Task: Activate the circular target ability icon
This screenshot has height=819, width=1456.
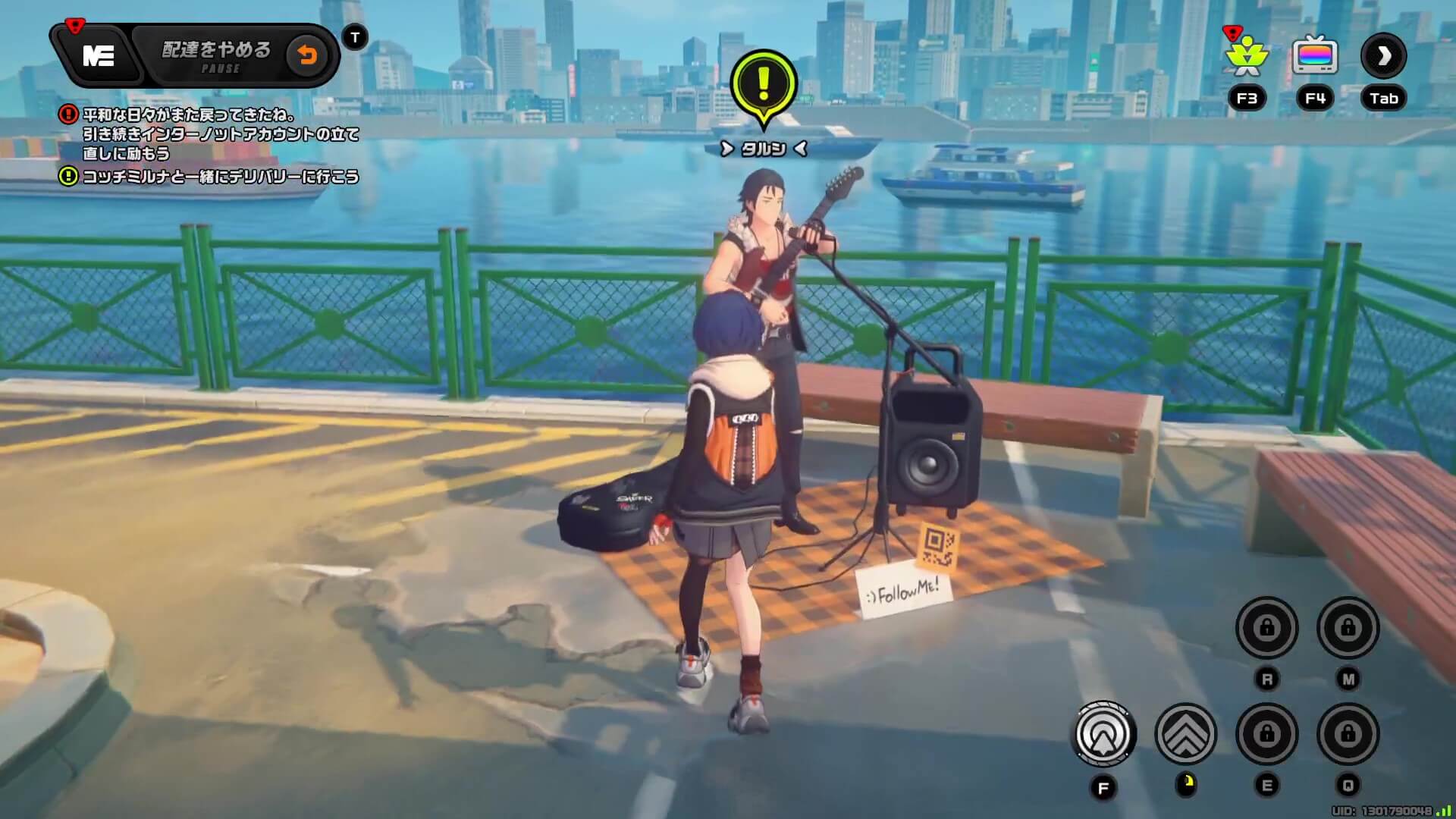Action: (x=1103, y=733)
